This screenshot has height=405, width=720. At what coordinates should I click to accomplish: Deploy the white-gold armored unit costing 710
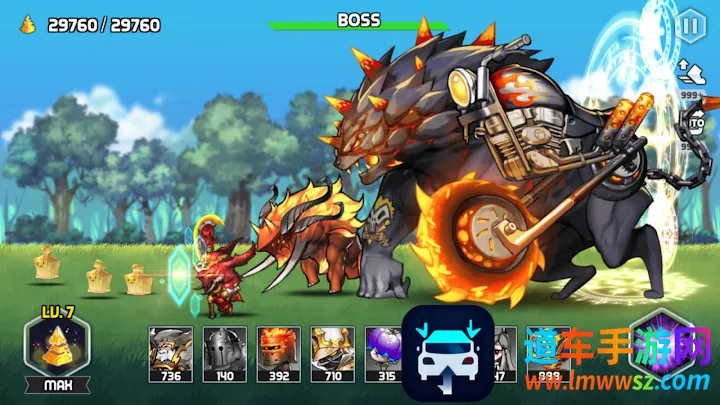tap(332, 353)
